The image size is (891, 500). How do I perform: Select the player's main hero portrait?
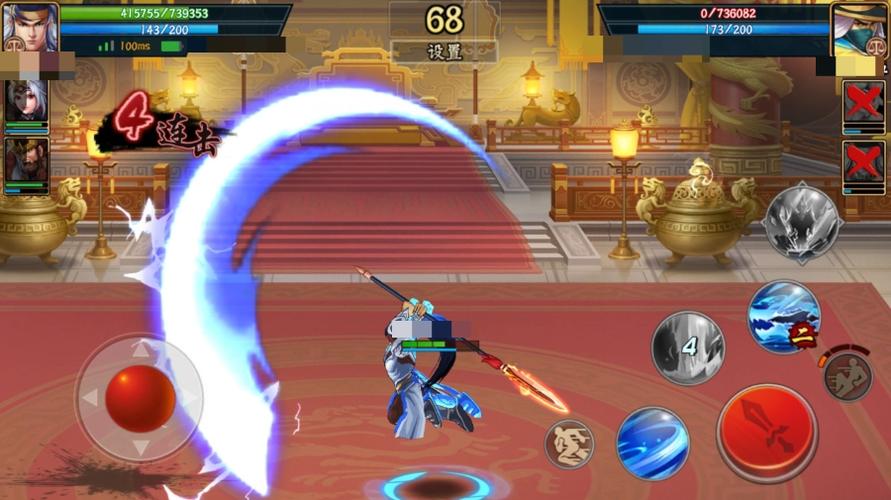(28, 26)
